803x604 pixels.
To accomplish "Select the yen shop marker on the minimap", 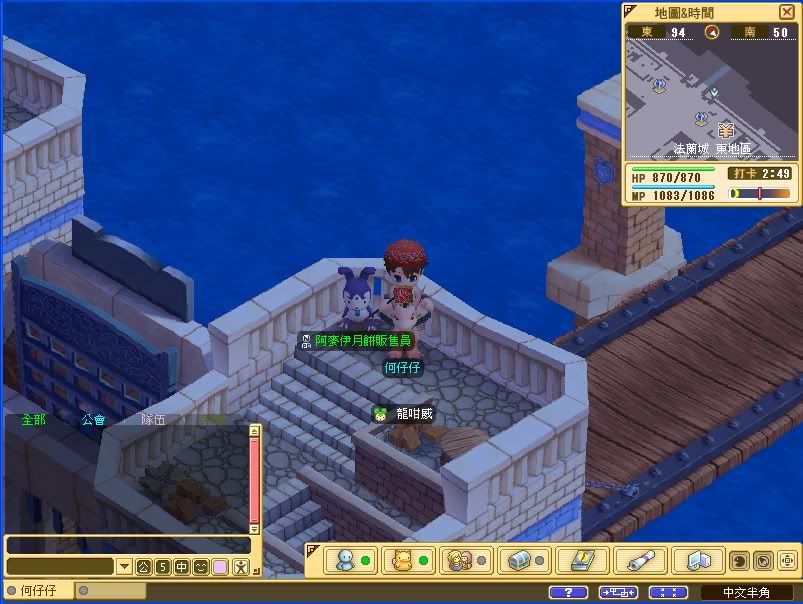I will coord(726,130).
